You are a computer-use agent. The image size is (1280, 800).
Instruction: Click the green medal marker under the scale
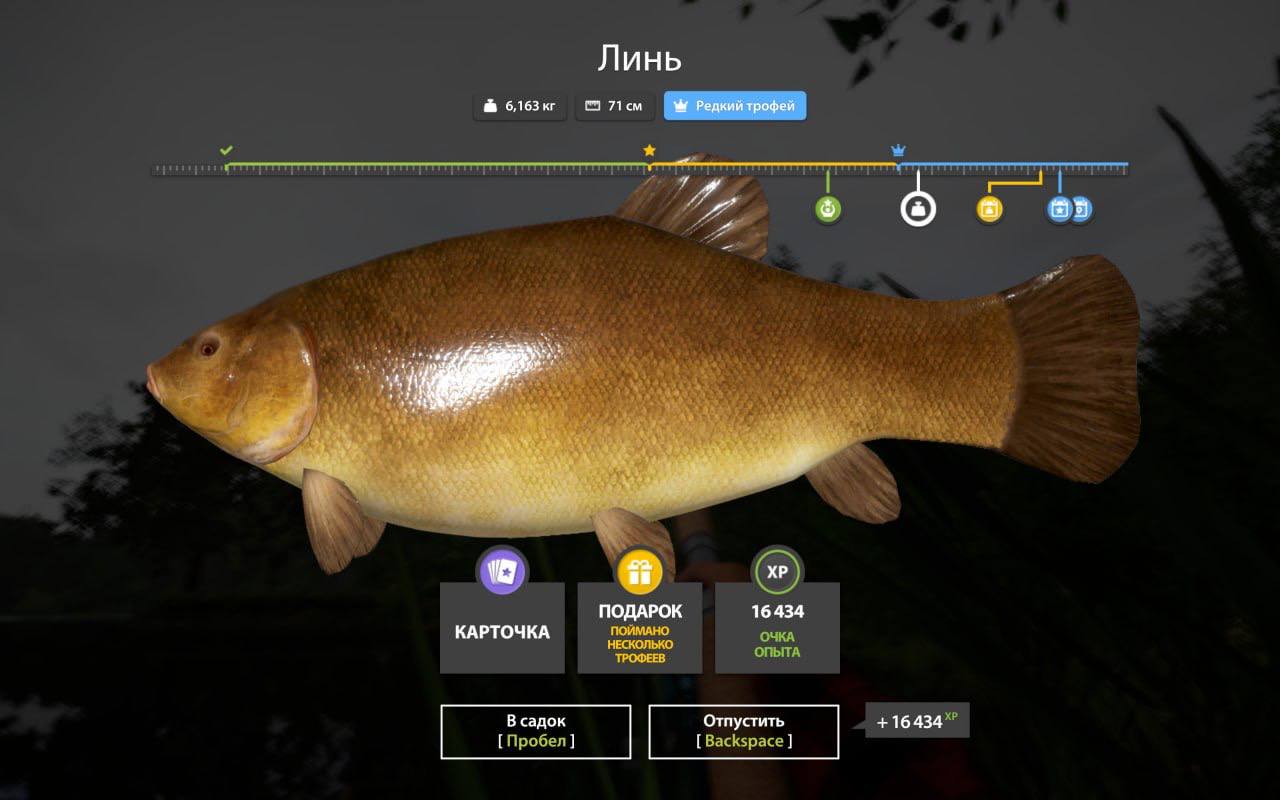(x=827, y=209)
